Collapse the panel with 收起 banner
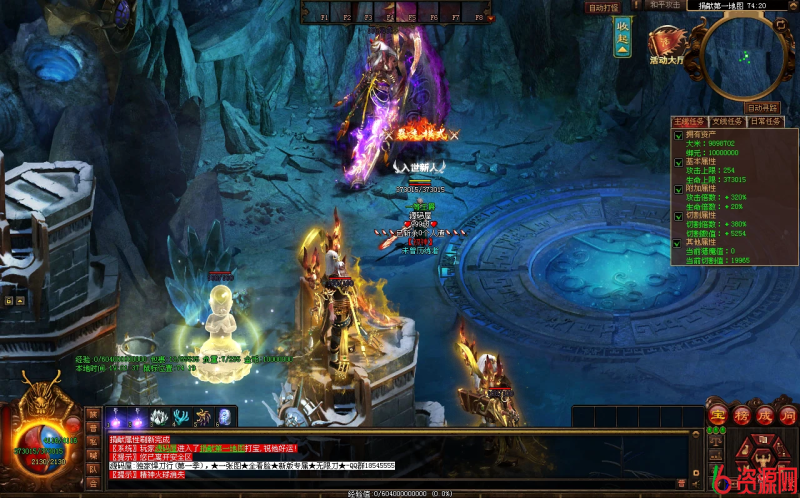Screen dimensions: 800x498 (622, 35)
